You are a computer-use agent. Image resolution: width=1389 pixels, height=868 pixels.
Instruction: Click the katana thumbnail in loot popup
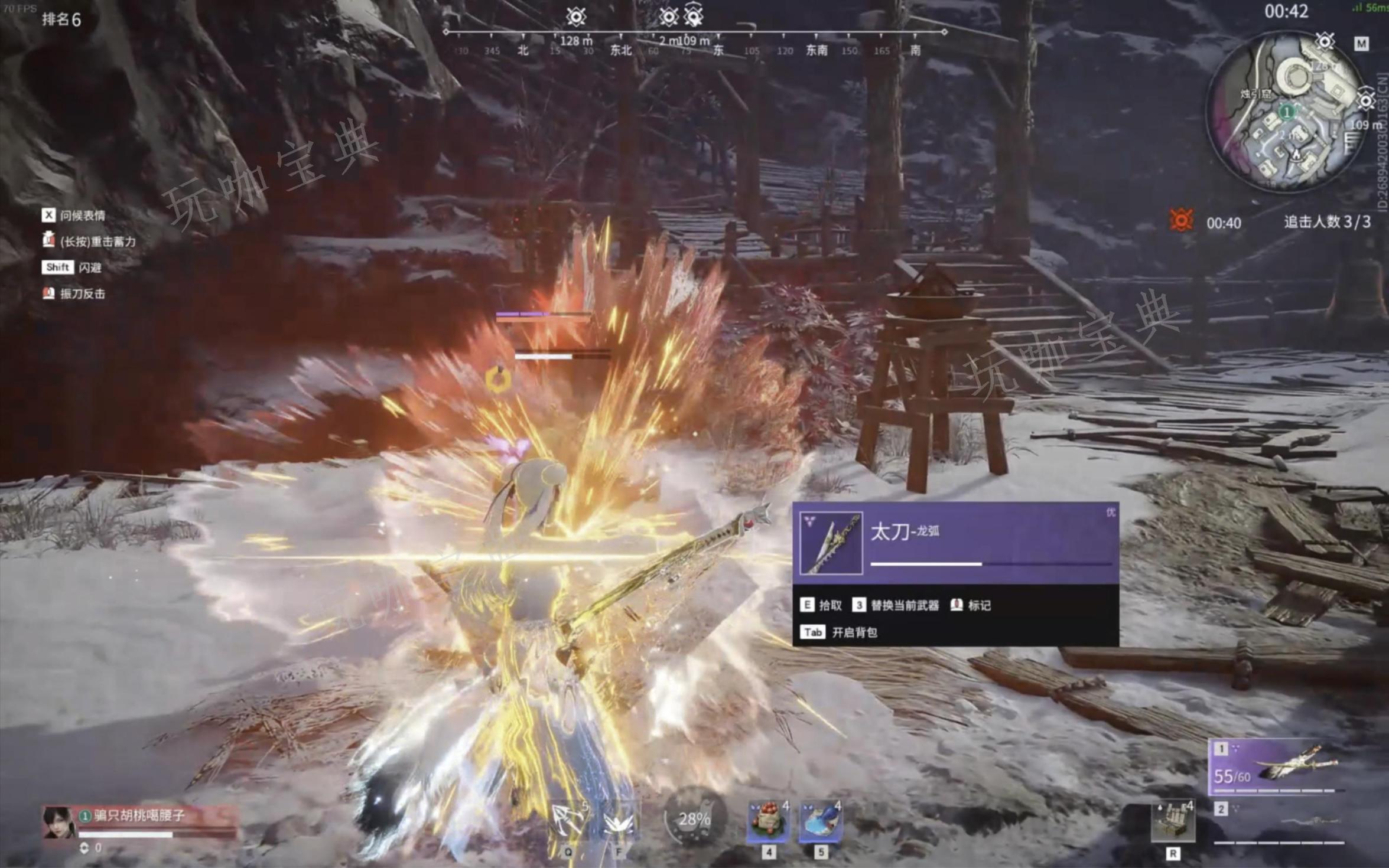(831, 543)
